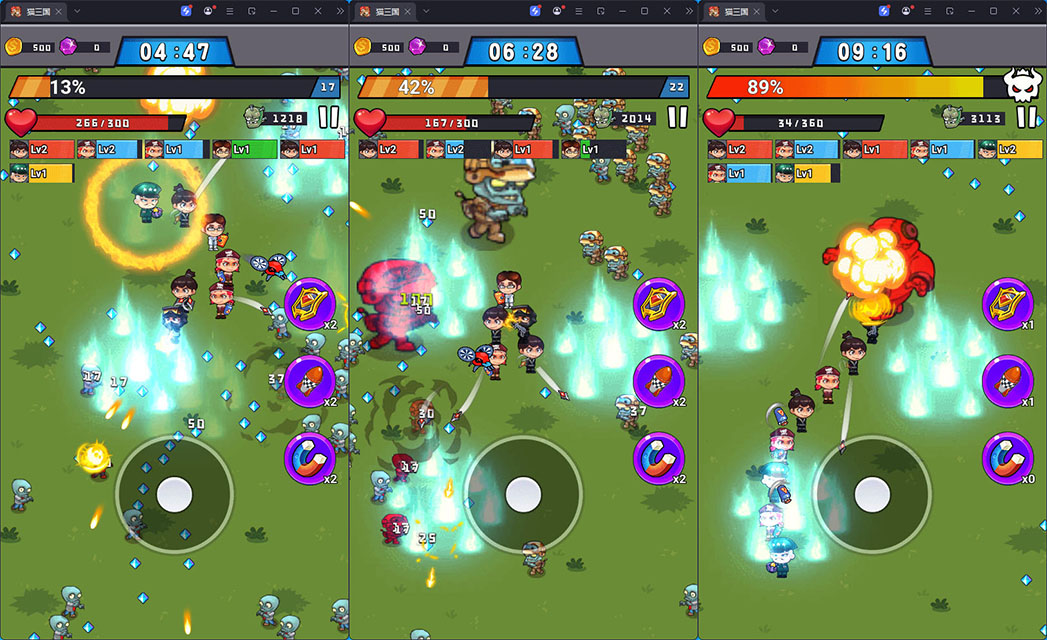This screenshot has width=1047, height=640.
Task: Maximize the window of the 04:47 match
Action: pos(295,11)
